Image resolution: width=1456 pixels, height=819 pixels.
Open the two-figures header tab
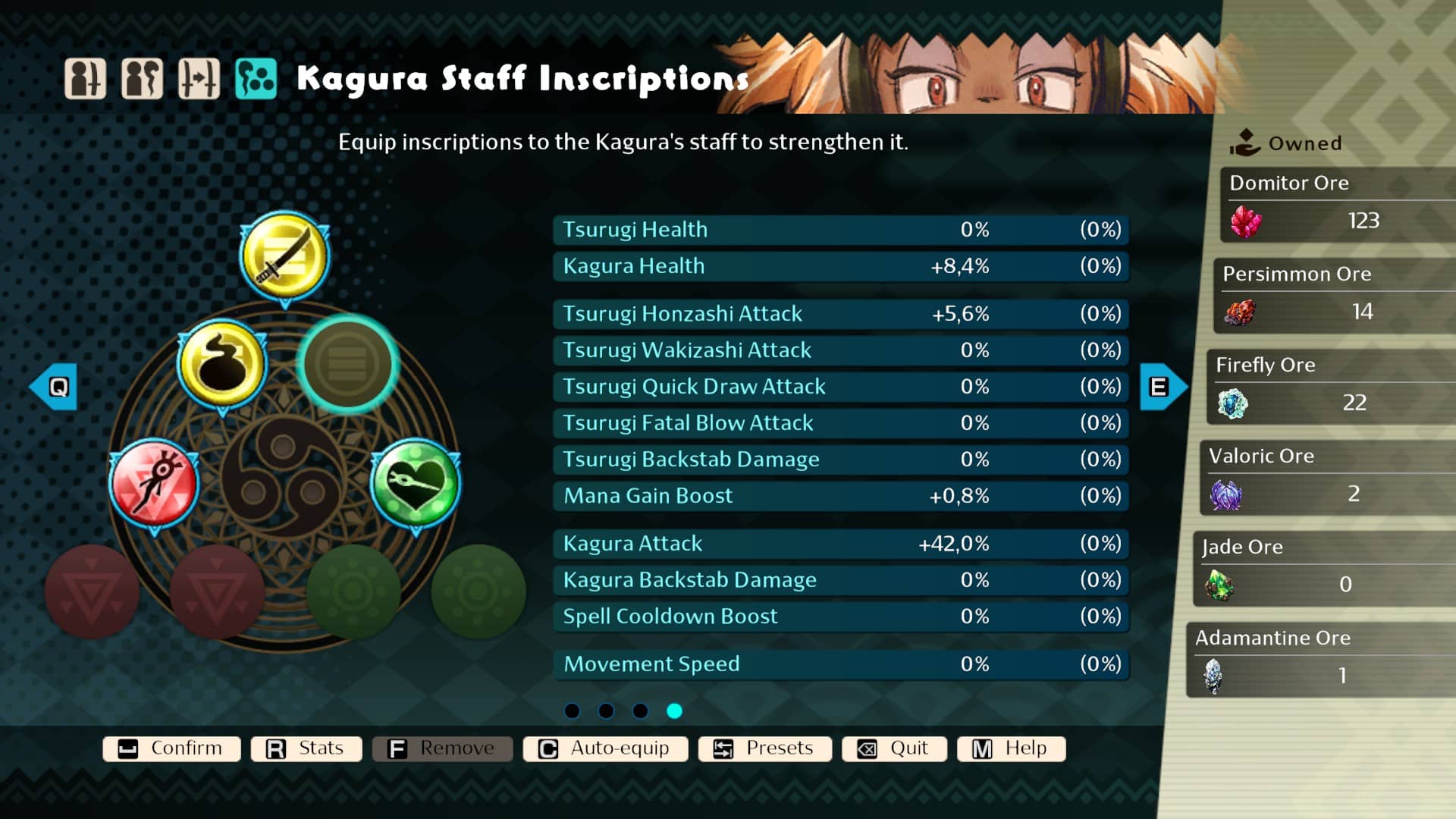coord(142,79)
